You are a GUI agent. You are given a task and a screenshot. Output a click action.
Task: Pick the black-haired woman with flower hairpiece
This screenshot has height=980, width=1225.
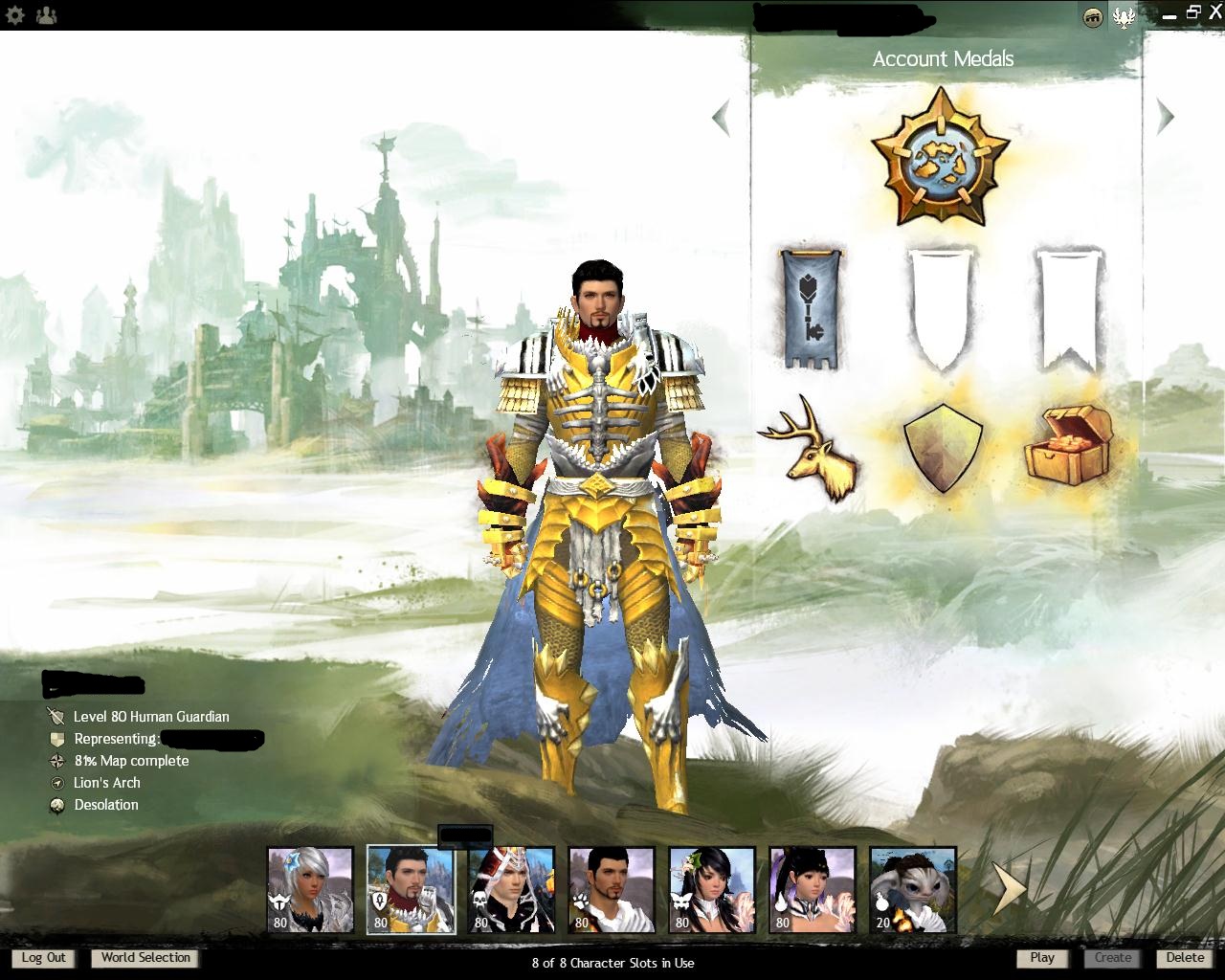click(x=712, y=889)
